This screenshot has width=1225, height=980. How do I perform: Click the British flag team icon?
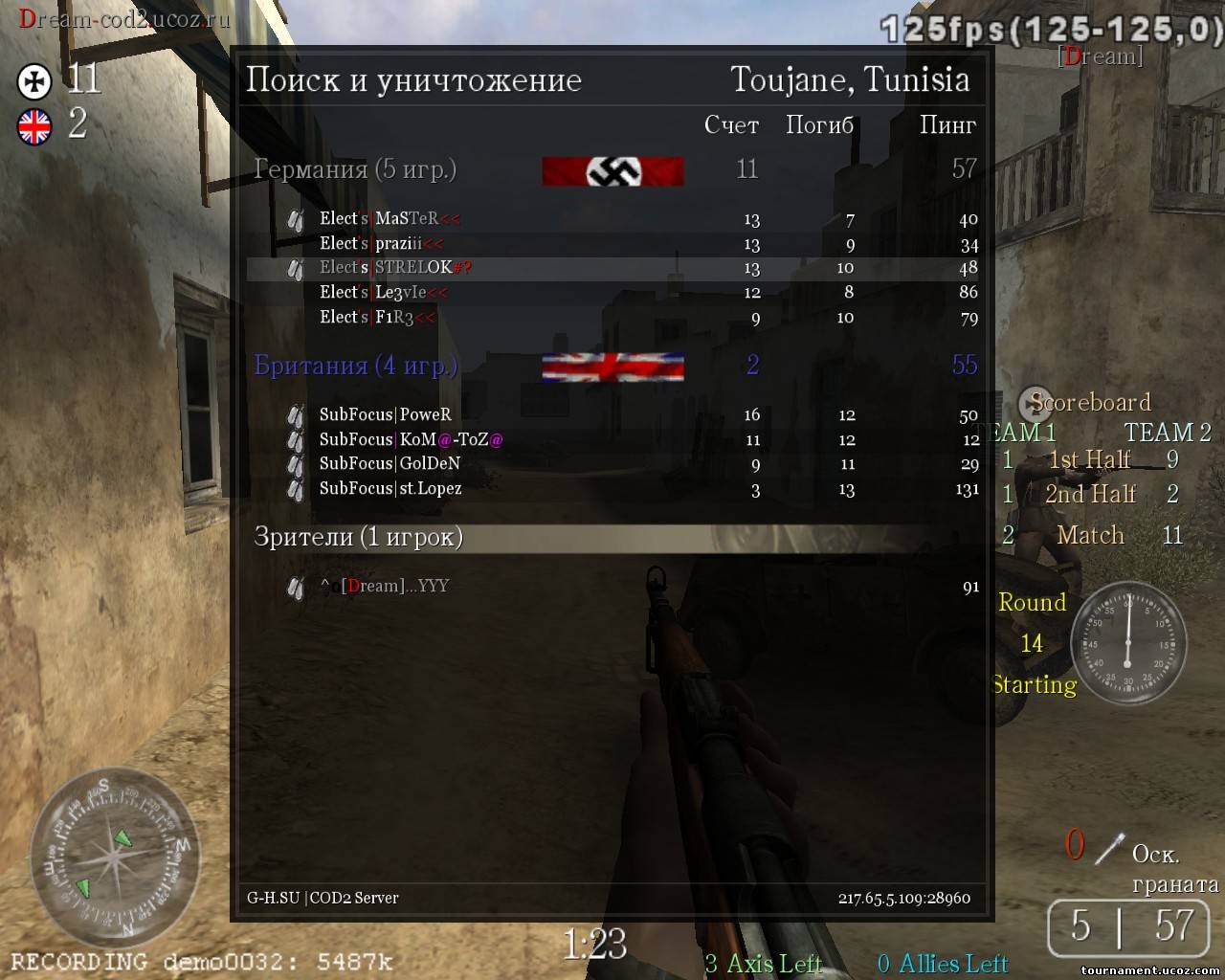(x=34, y=126)
